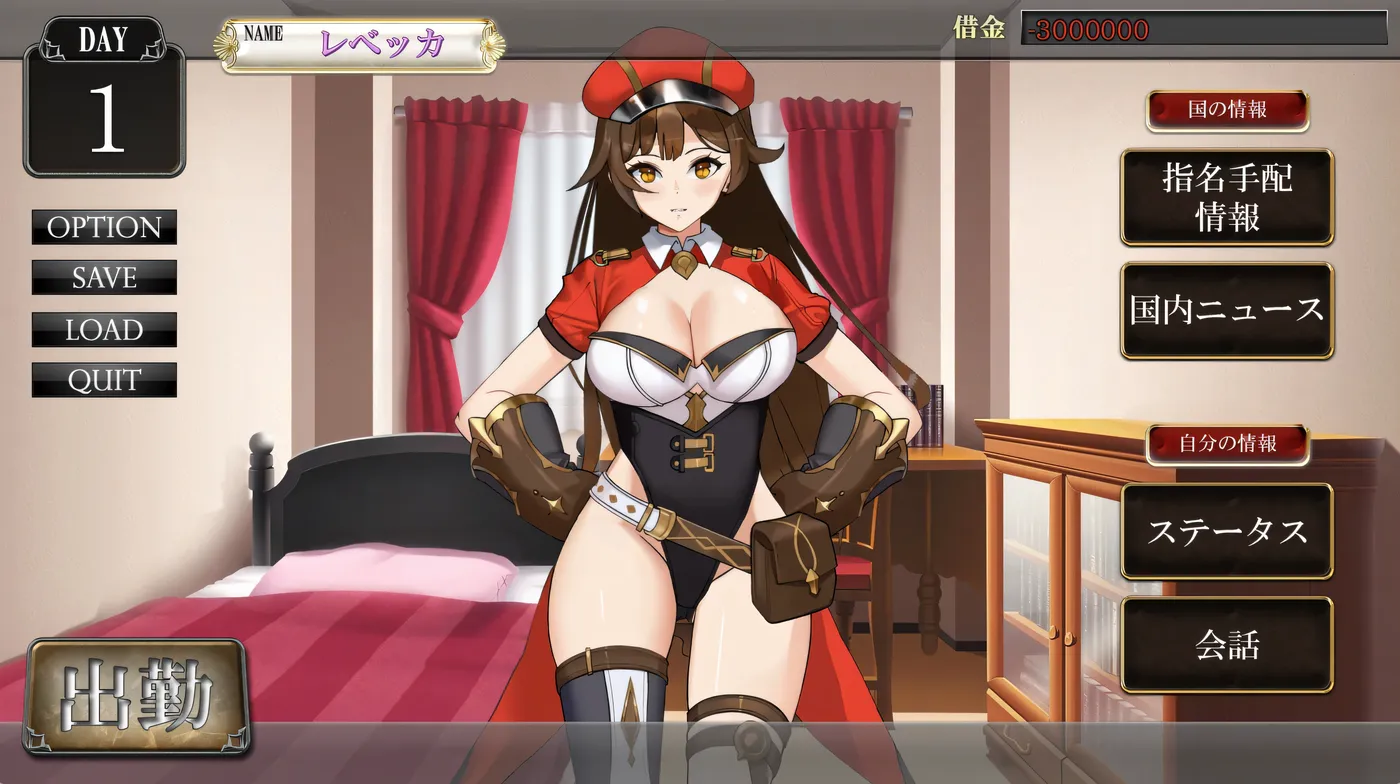The image size is (1400, 784).
Task: Check the ステータス status screen
Action: tap(1228, 533)
